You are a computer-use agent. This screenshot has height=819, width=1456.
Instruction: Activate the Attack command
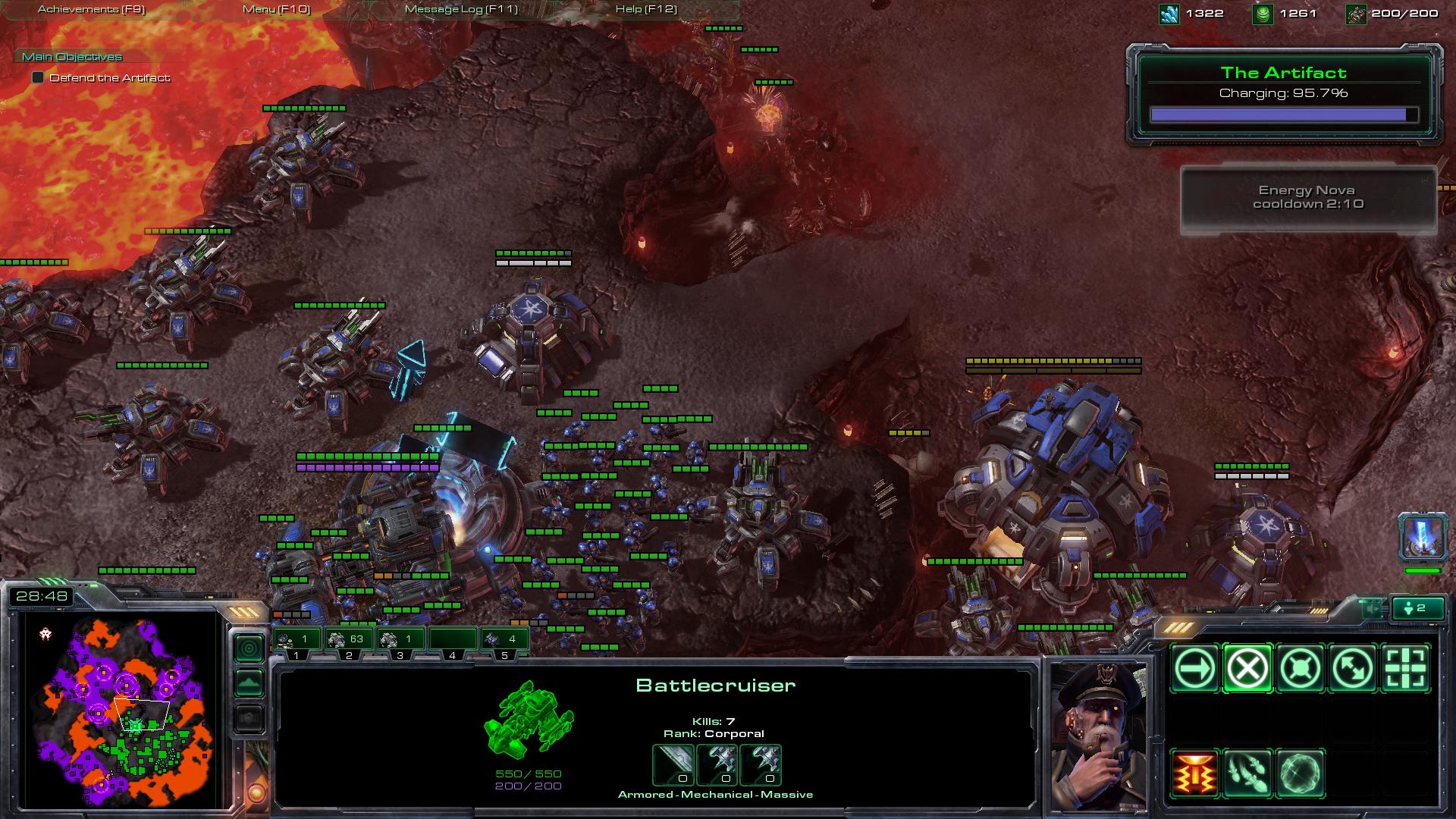pyautogui.click(x=1406, y=669)
